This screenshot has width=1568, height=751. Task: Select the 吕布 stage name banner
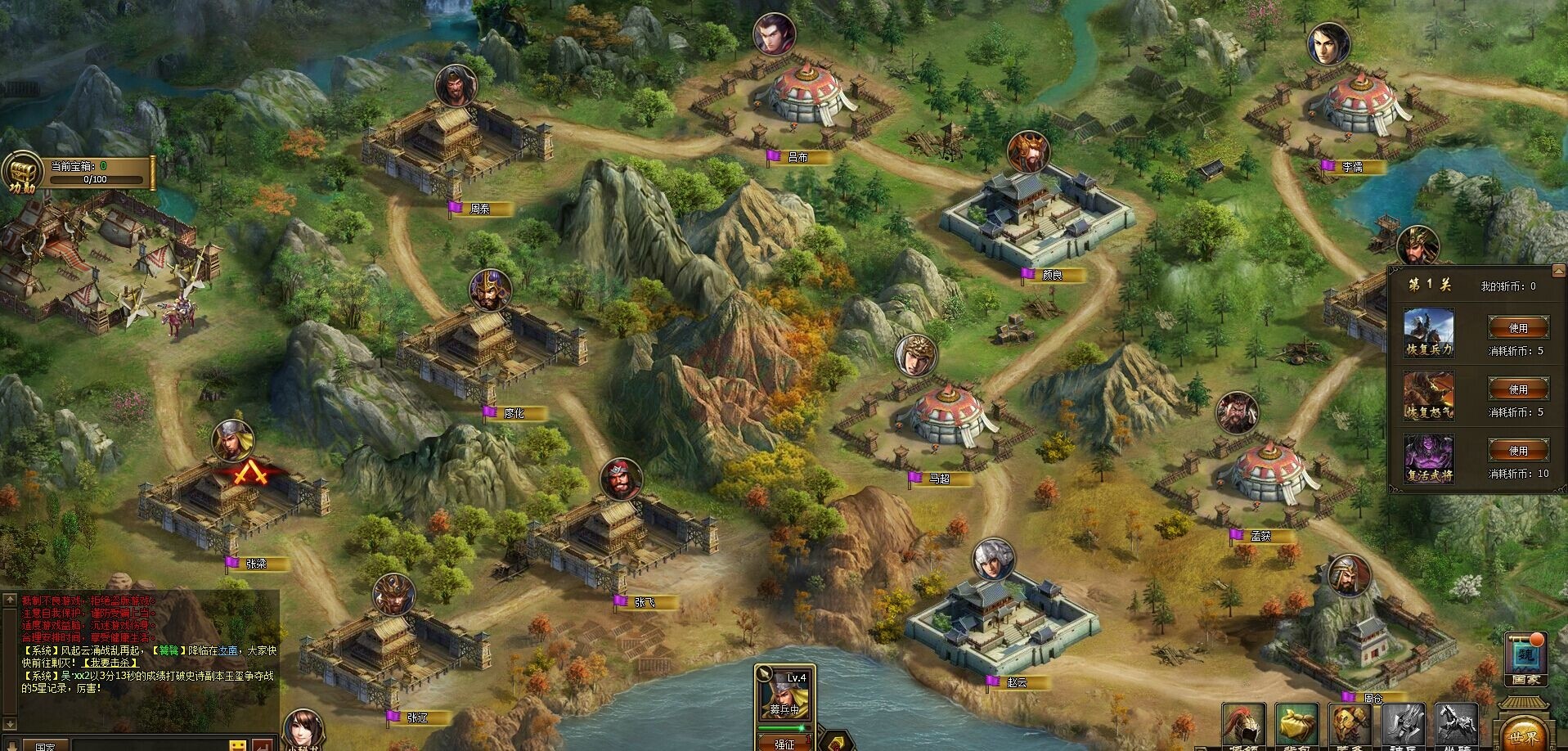point(798,157)
